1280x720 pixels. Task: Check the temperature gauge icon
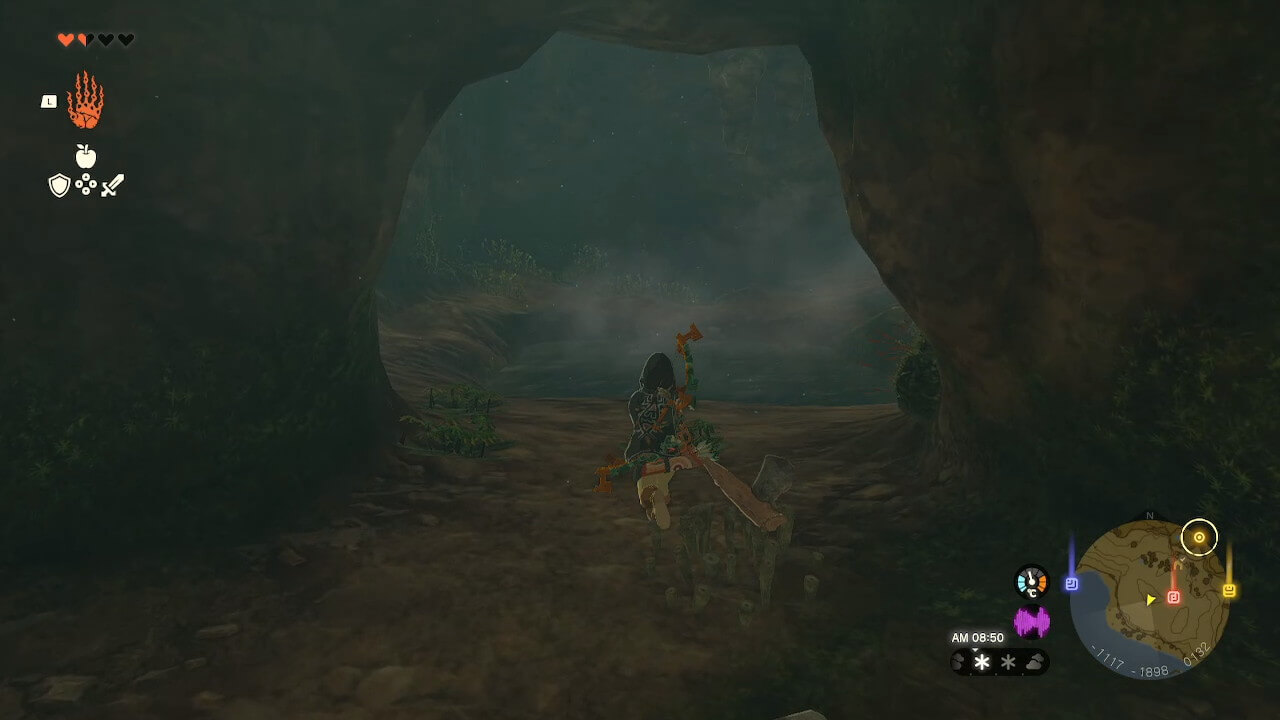(1031, 582)
